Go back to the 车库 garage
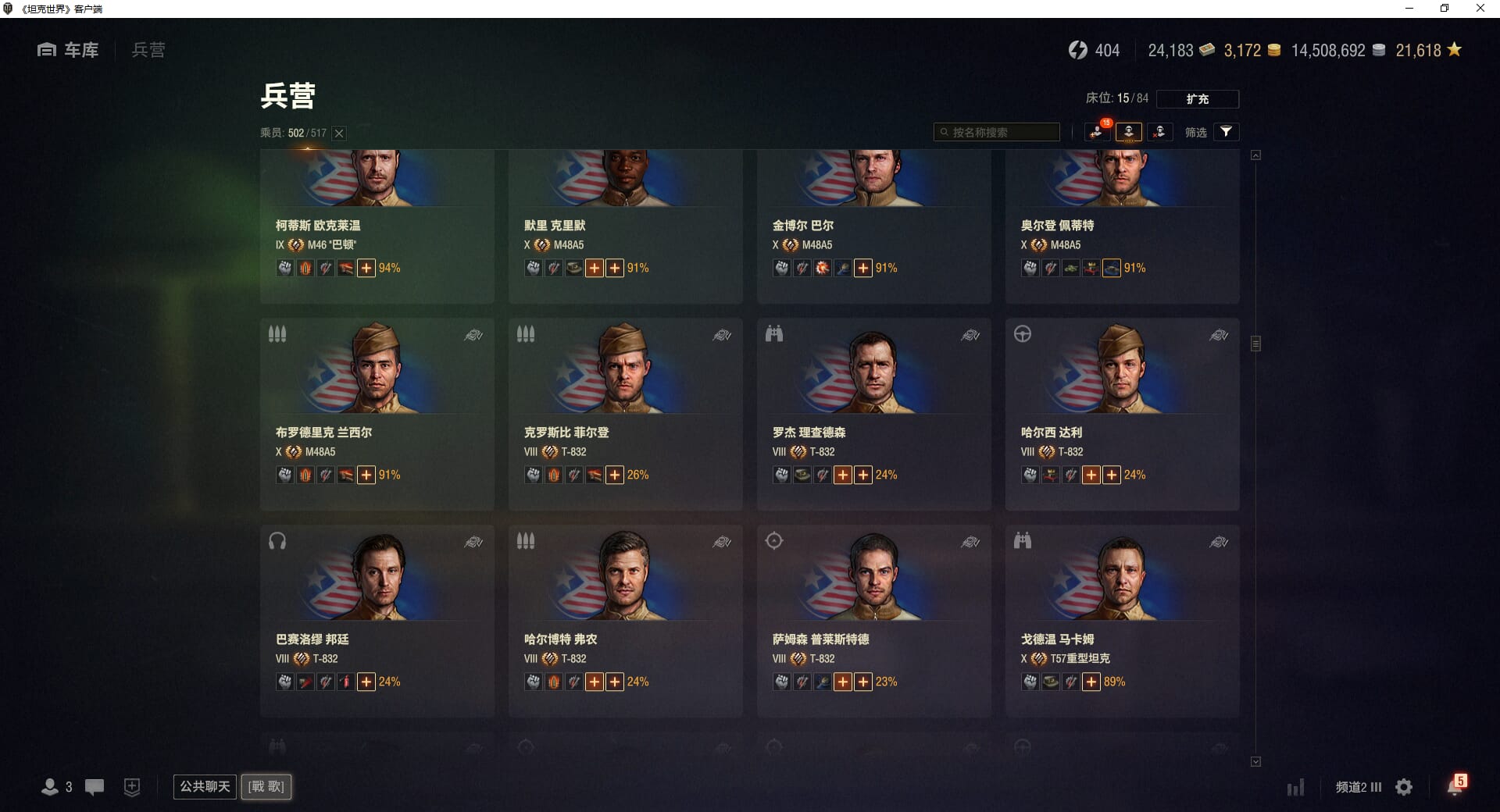 tap(69, 50)
